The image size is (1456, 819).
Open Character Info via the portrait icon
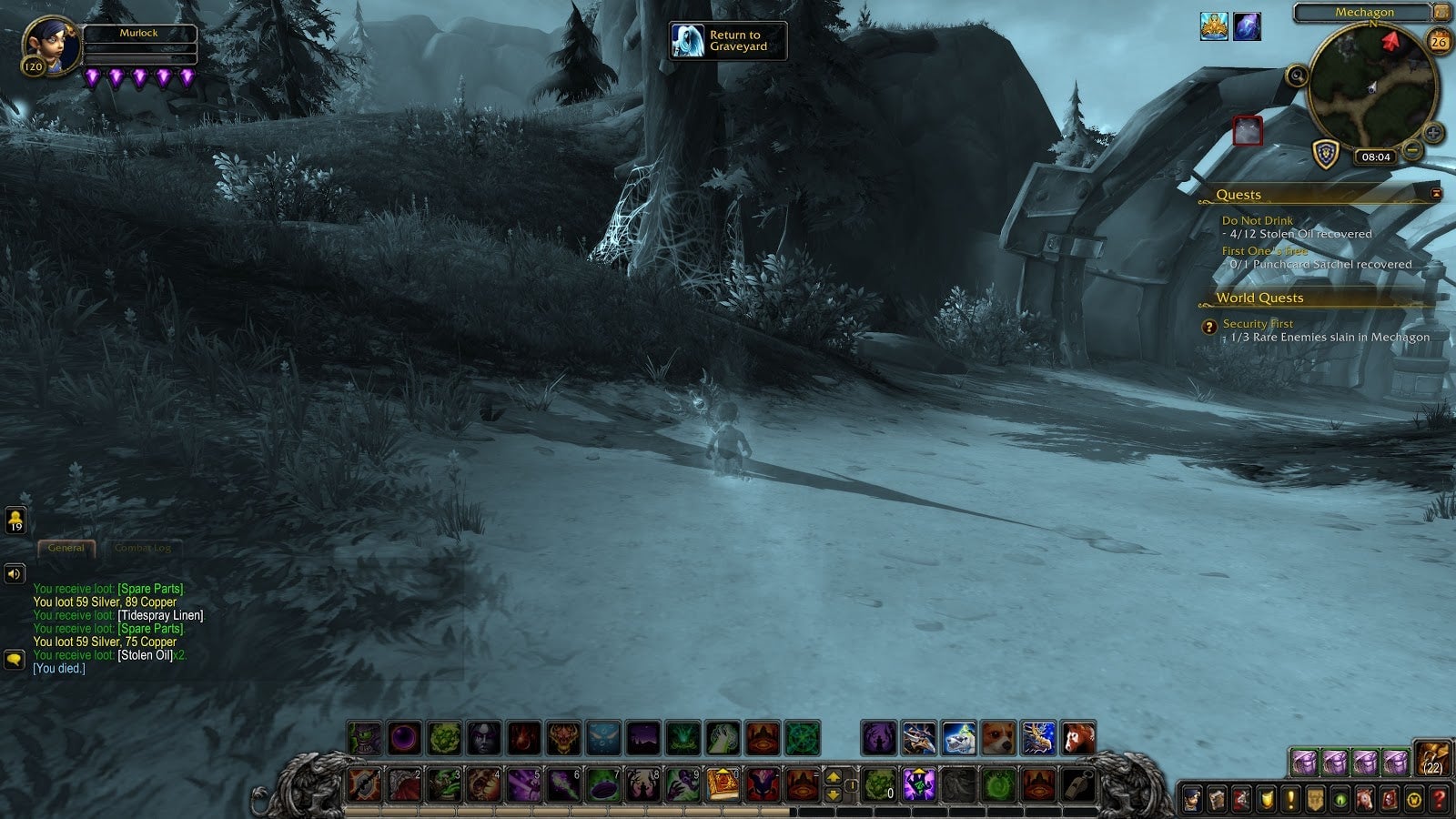[x=1191, y=797]
